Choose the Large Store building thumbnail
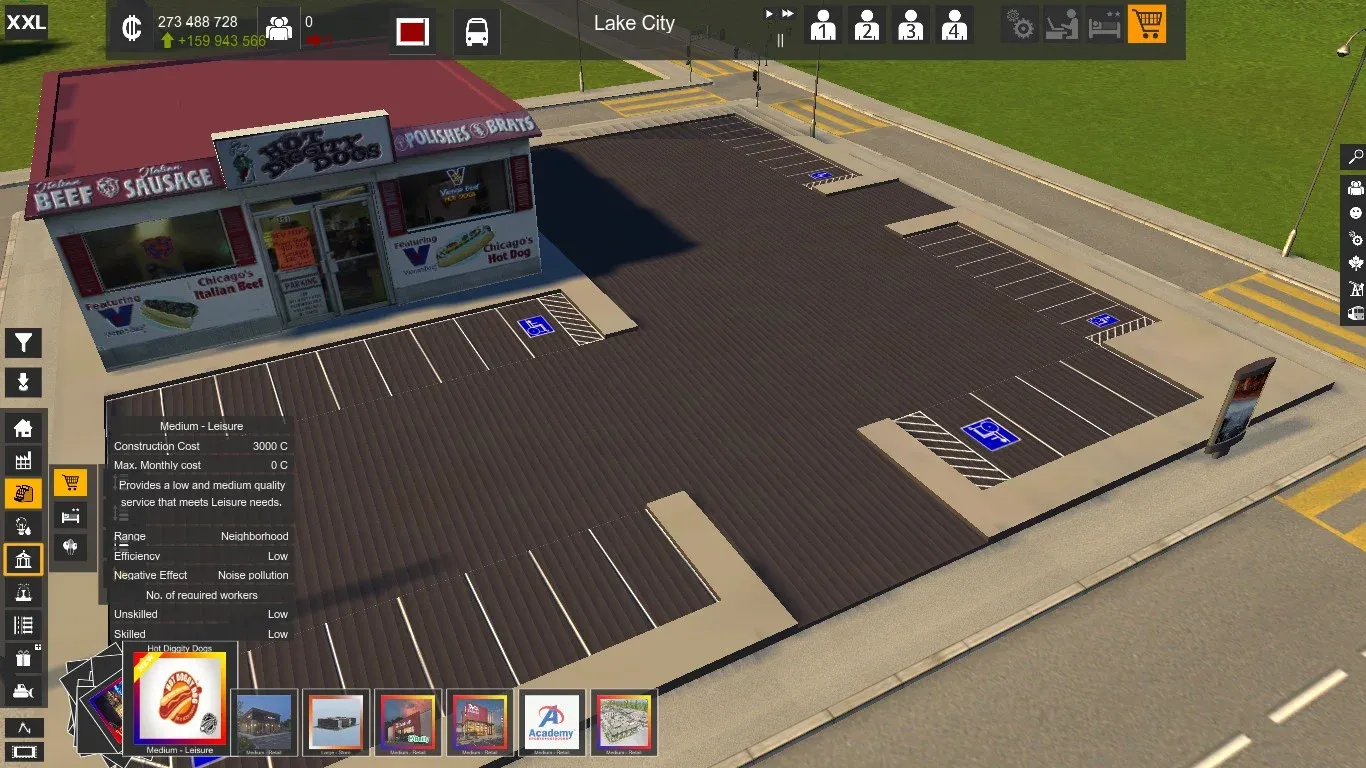The width and height of the screenshot is (1366, 768). pyautogui.click(x=336, y=722)
